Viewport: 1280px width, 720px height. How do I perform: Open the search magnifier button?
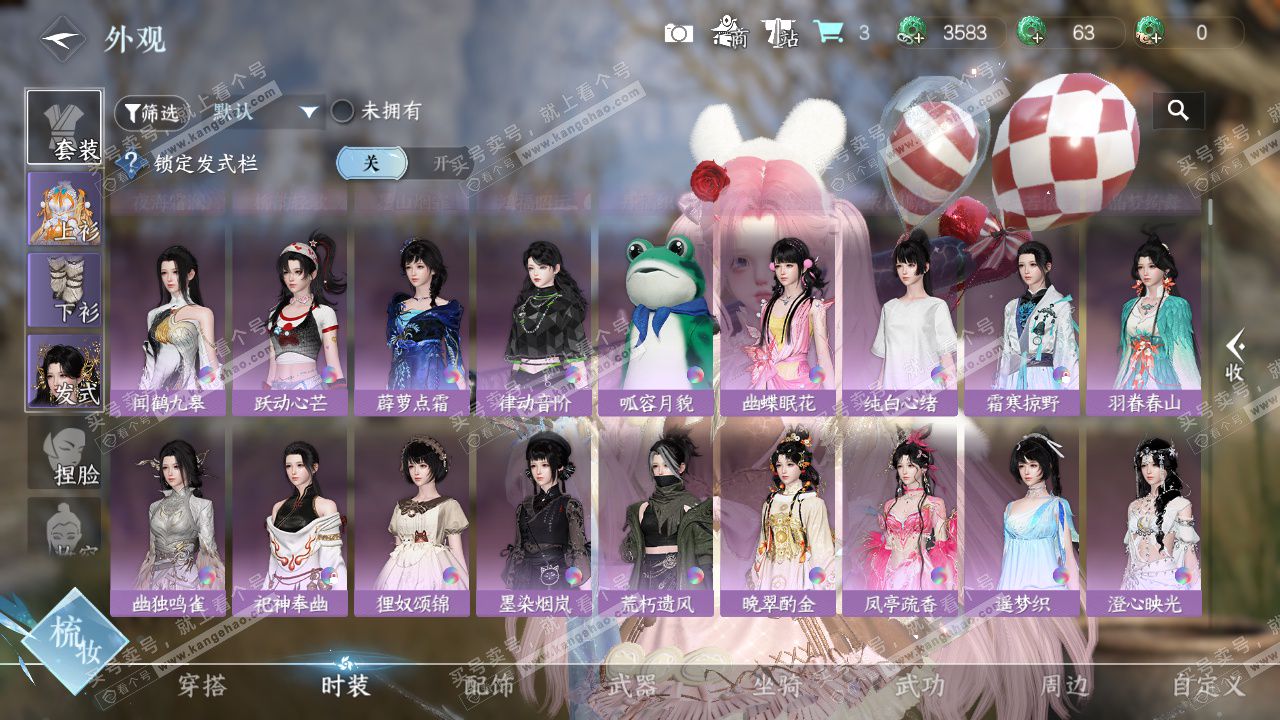click(x=1178, y=111)
